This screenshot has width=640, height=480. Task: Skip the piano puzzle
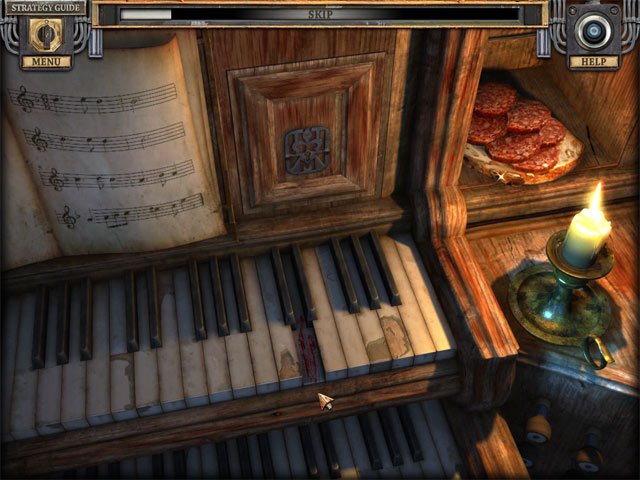pos(320,15)
